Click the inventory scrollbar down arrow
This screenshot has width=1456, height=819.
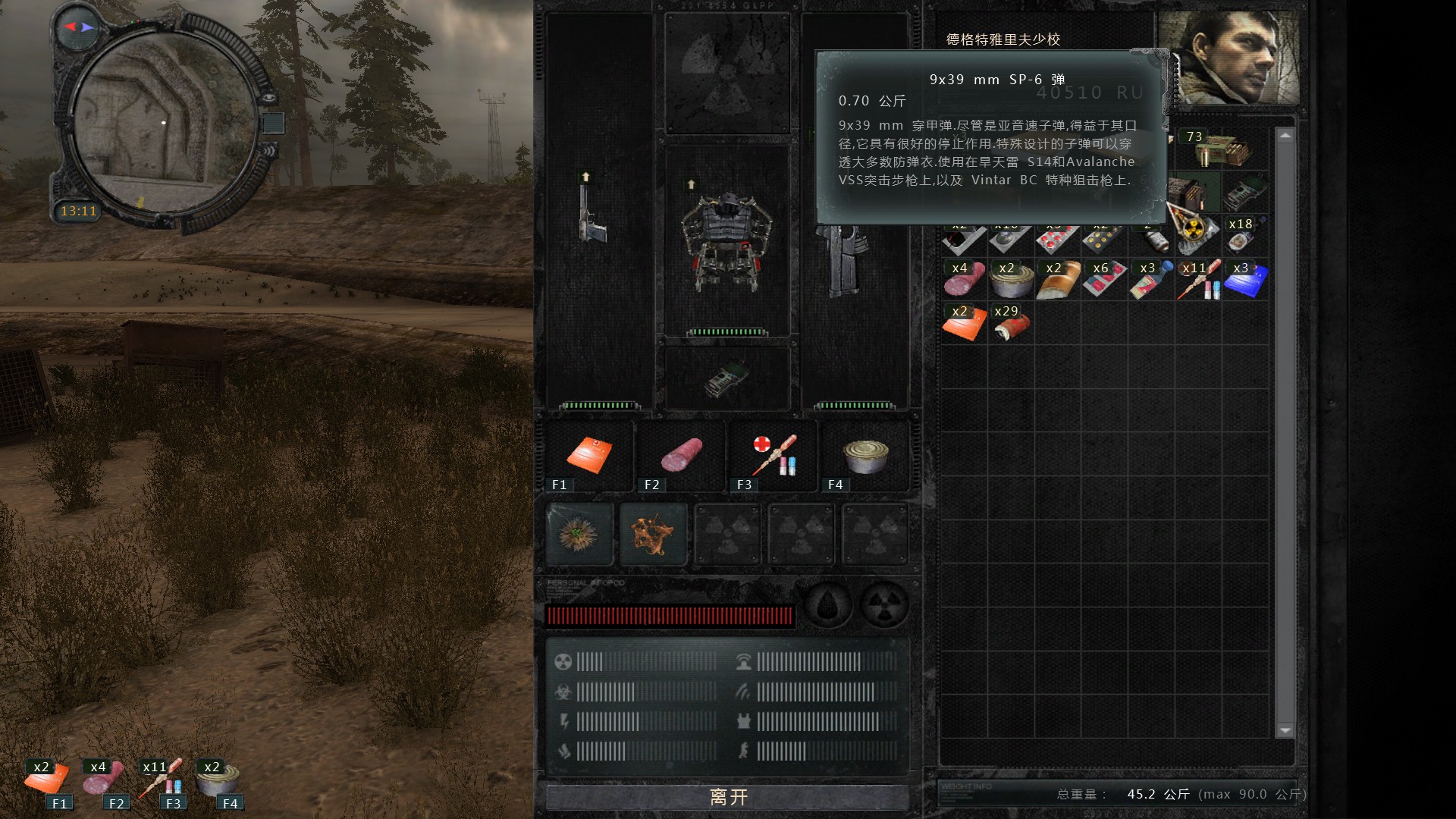pos(1285,730)
